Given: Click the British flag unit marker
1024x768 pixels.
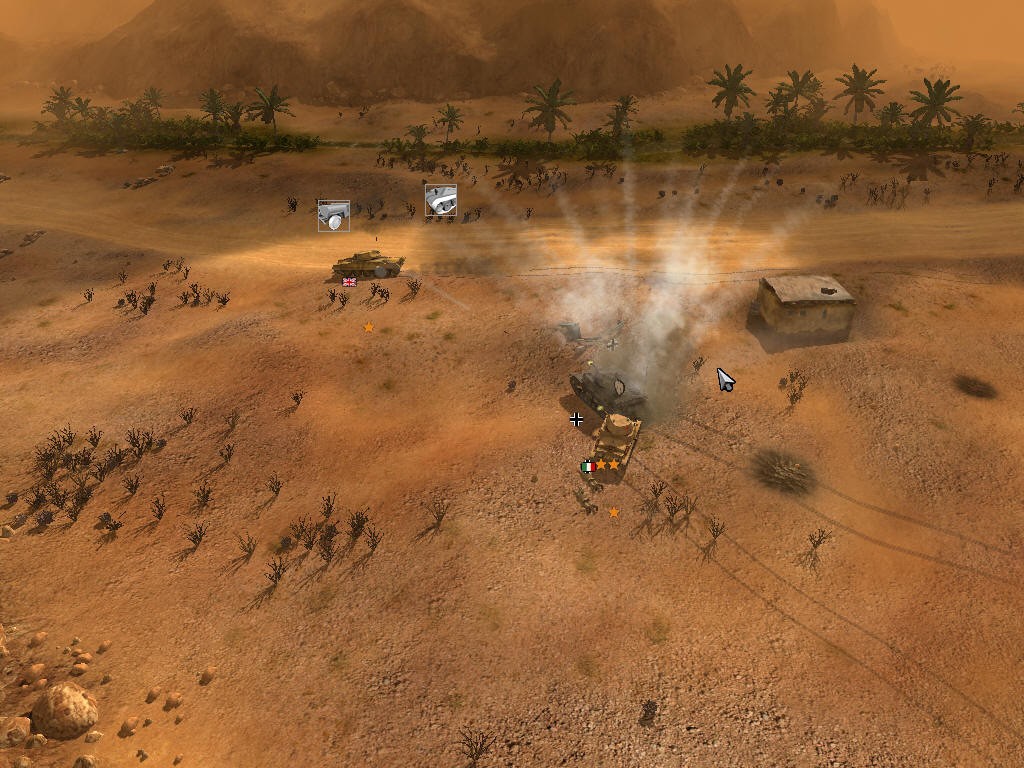Looking at the screenshot, I should pyautogui.click(x=349, y=282).
